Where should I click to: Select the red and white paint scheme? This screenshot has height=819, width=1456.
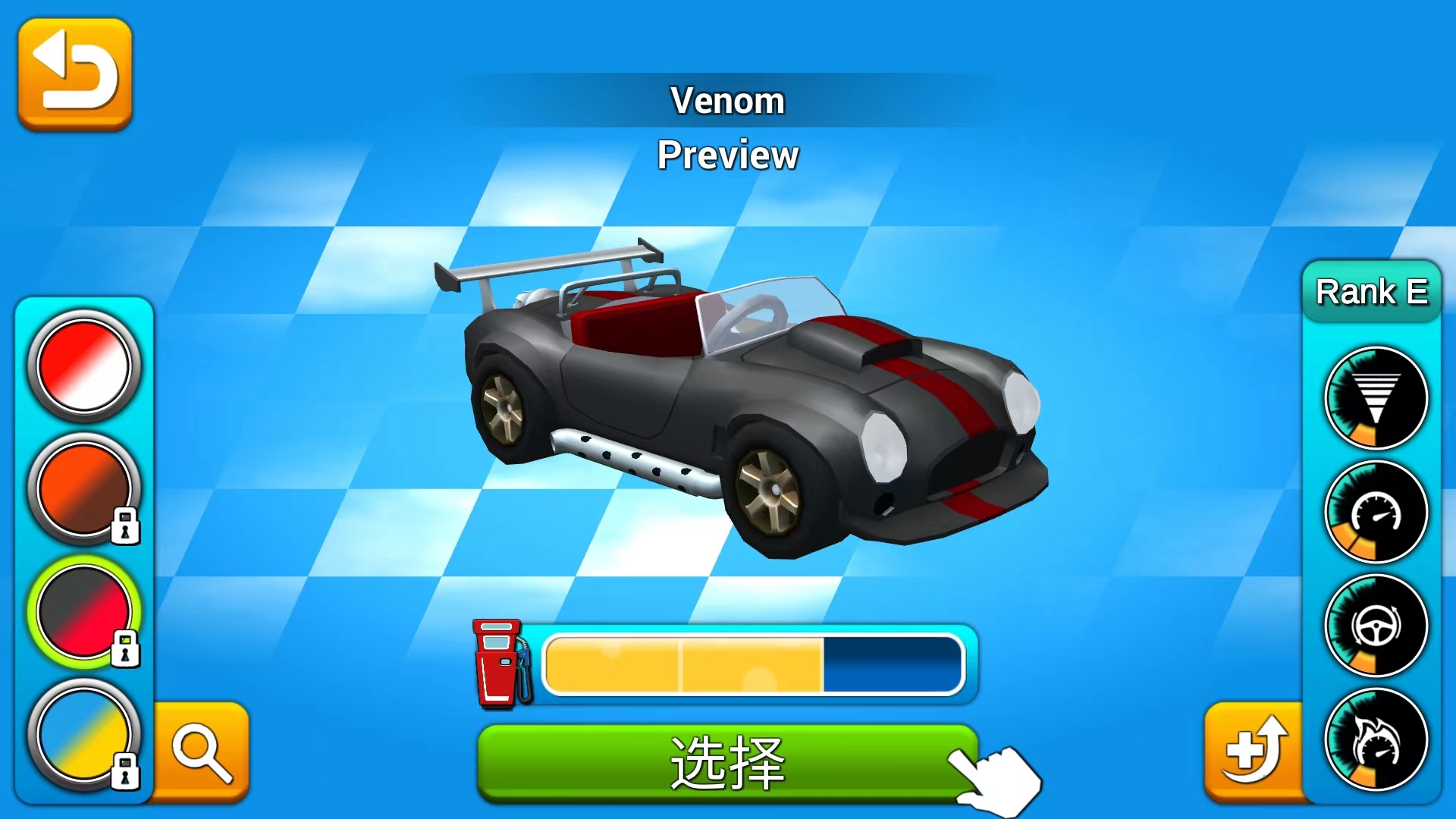[84, 366]
